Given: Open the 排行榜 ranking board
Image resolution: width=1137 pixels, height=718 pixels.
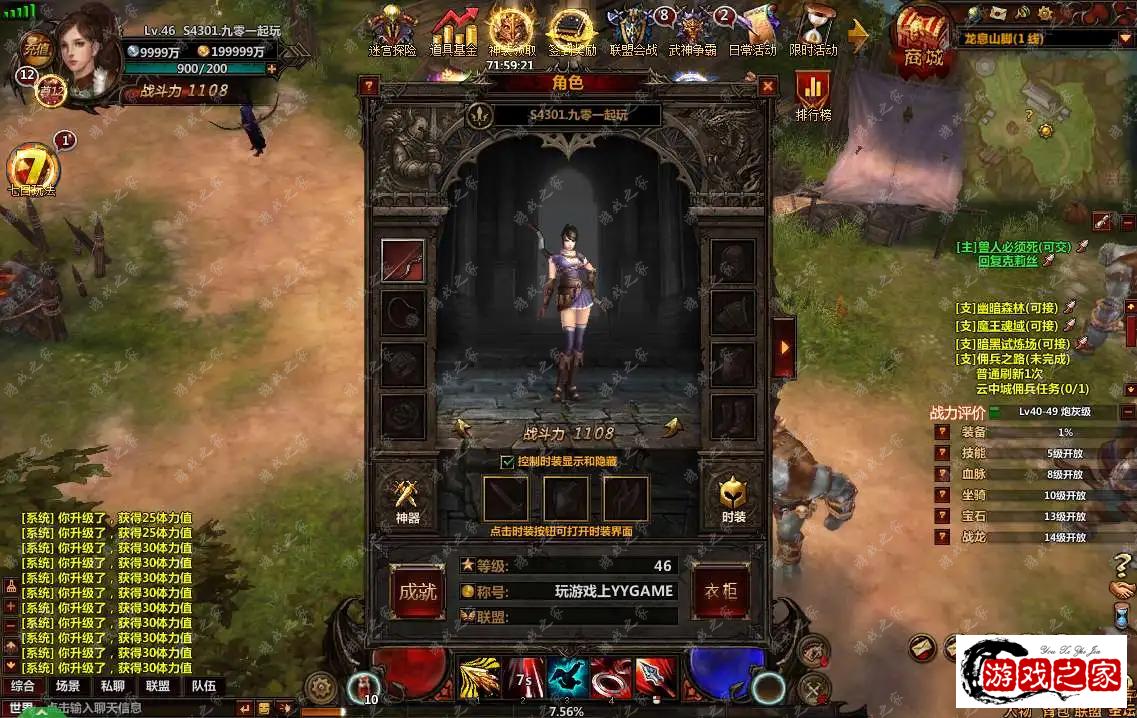Looking at the screenshot, I should pyautogui.click(x=813, y=95).
